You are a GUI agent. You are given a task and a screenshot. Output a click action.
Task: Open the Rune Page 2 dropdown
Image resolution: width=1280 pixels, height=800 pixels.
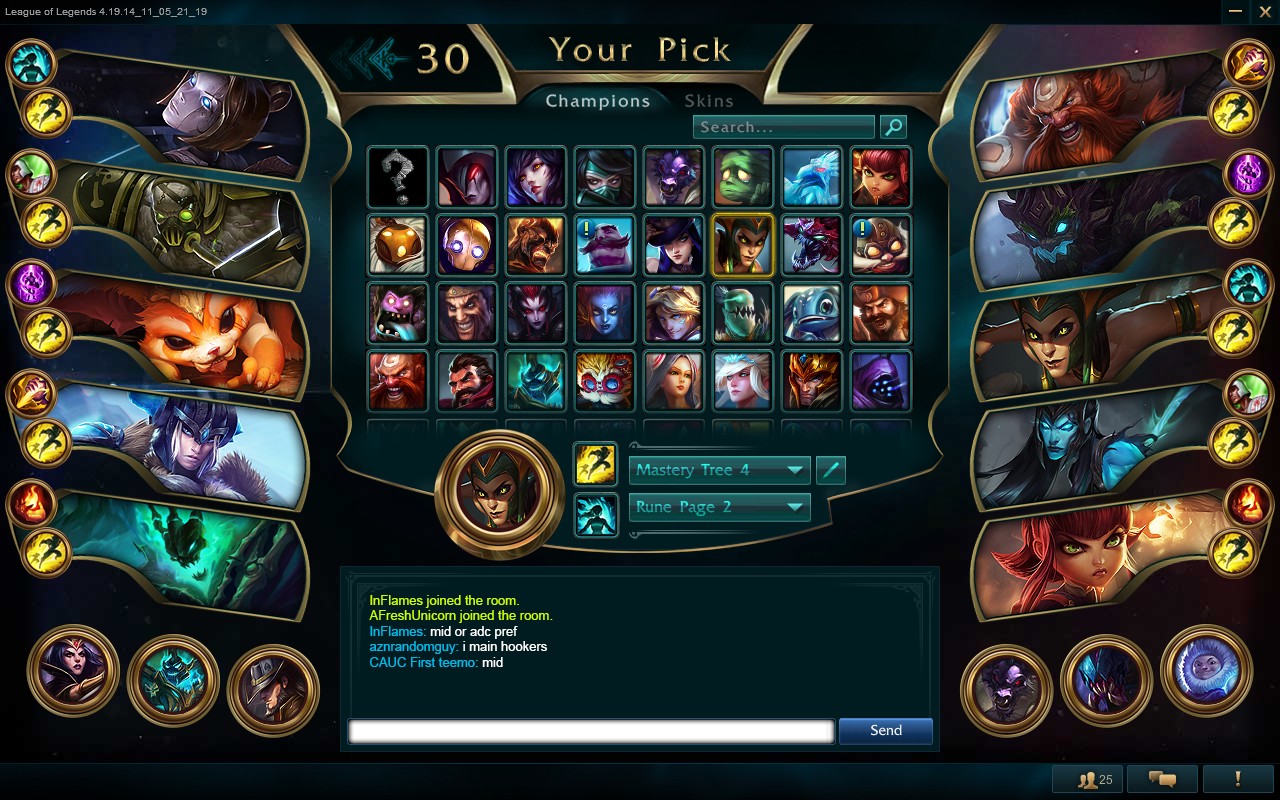(719, 507)
